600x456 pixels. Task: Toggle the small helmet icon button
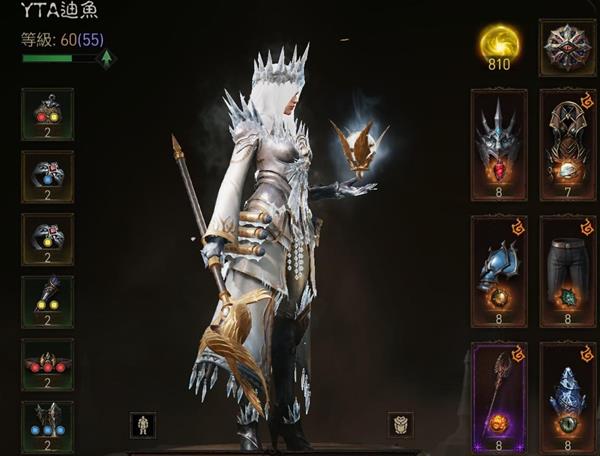tap(400, 425)
